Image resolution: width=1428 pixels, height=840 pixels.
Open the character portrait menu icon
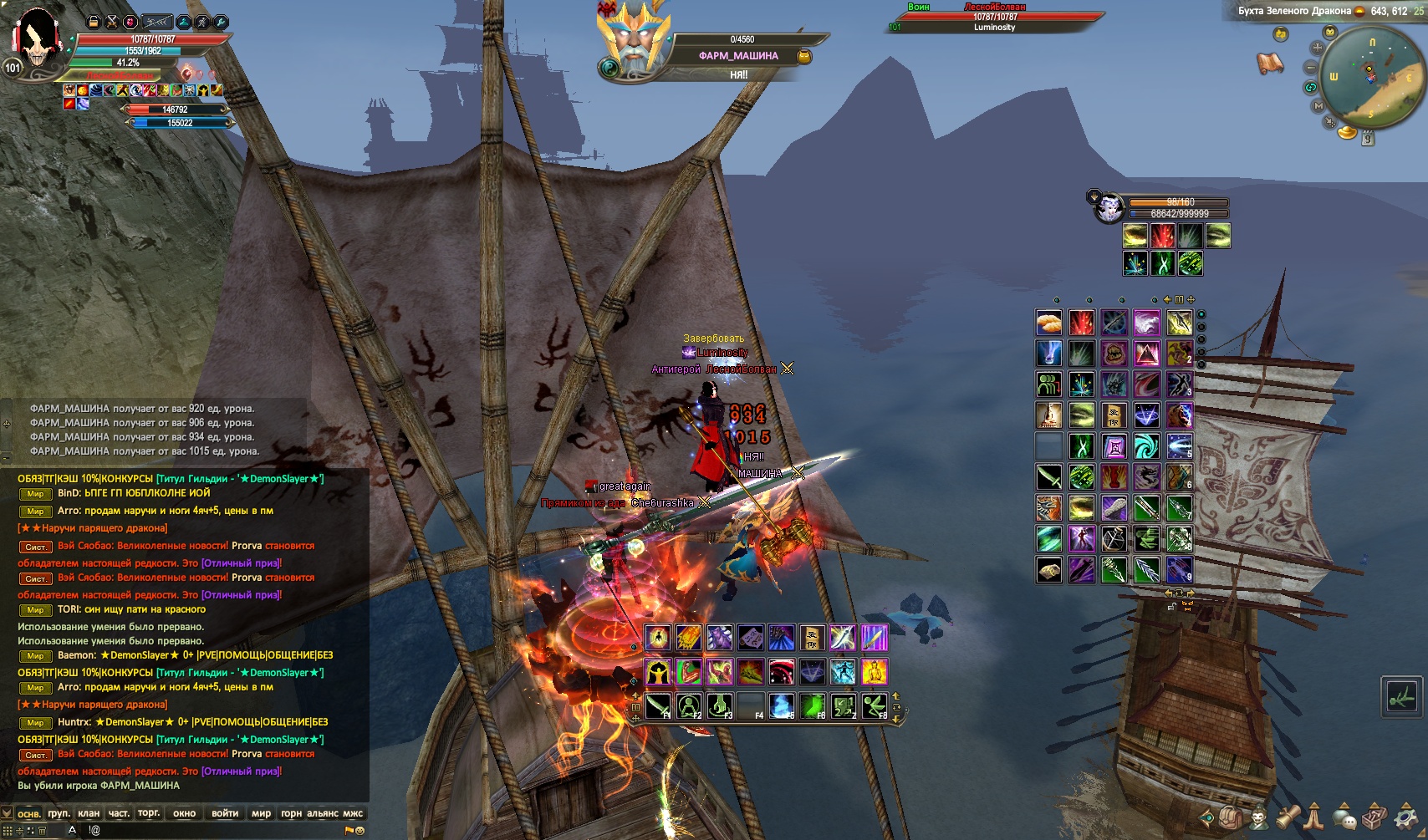click(1258, 817)
